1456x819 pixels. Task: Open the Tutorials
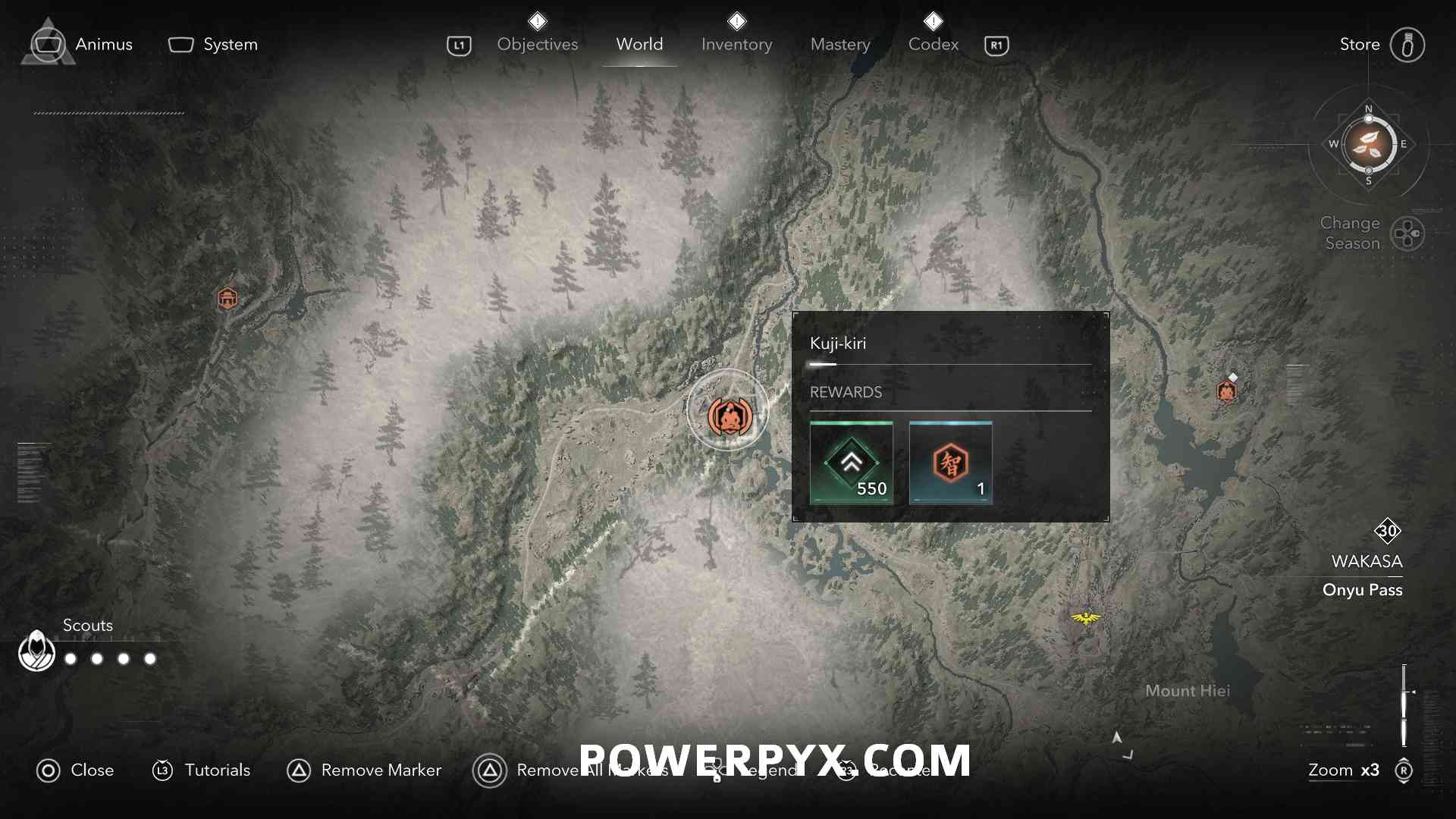(x=202, y=770)
